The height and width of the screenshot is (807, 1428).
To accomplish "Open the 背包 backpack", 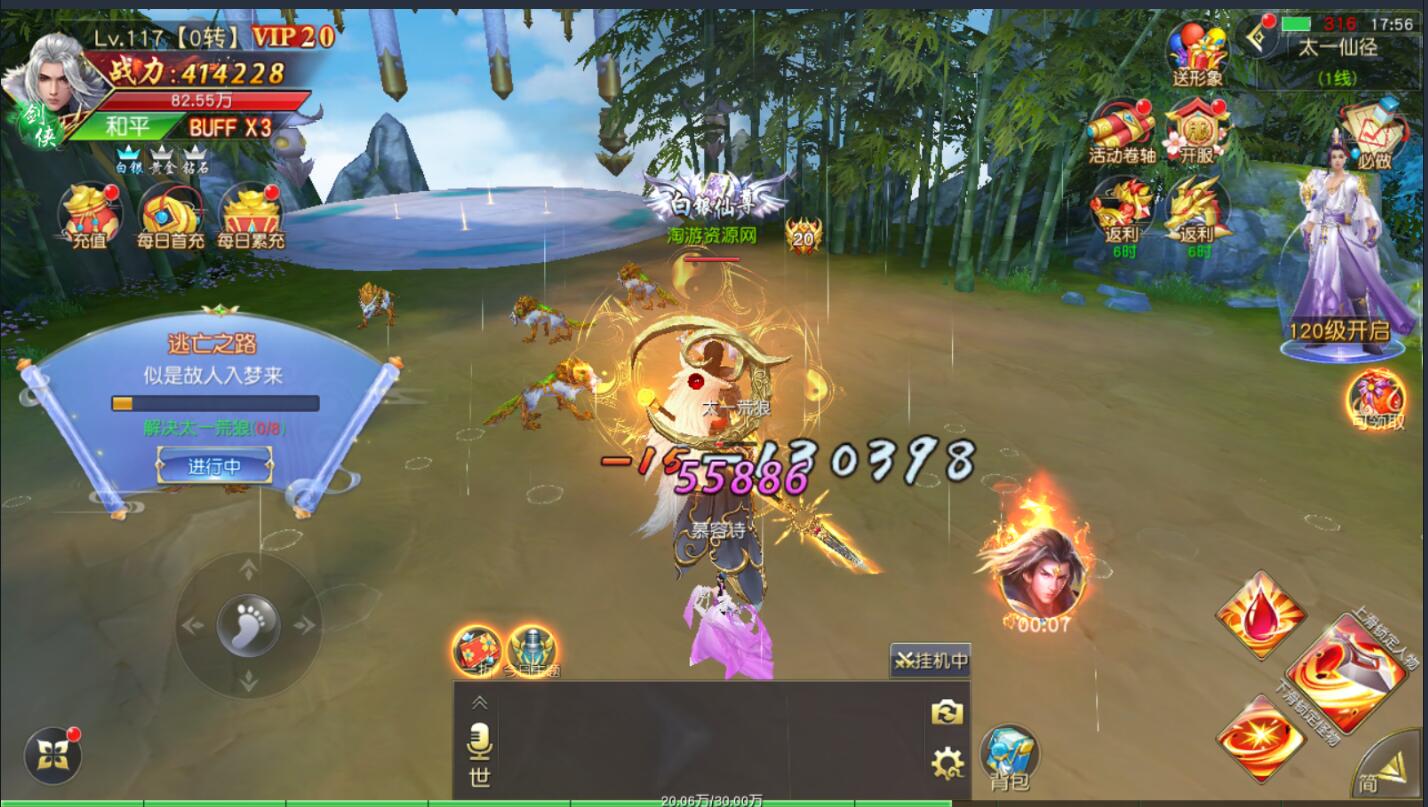I will click(x=1009, y=755).
